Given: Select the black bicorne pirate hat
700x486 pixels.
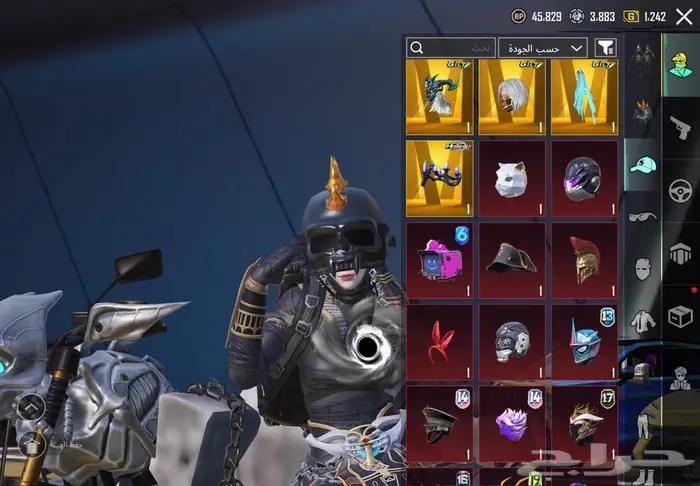Looking at the screenshot, I should click(x=512, y=260).
